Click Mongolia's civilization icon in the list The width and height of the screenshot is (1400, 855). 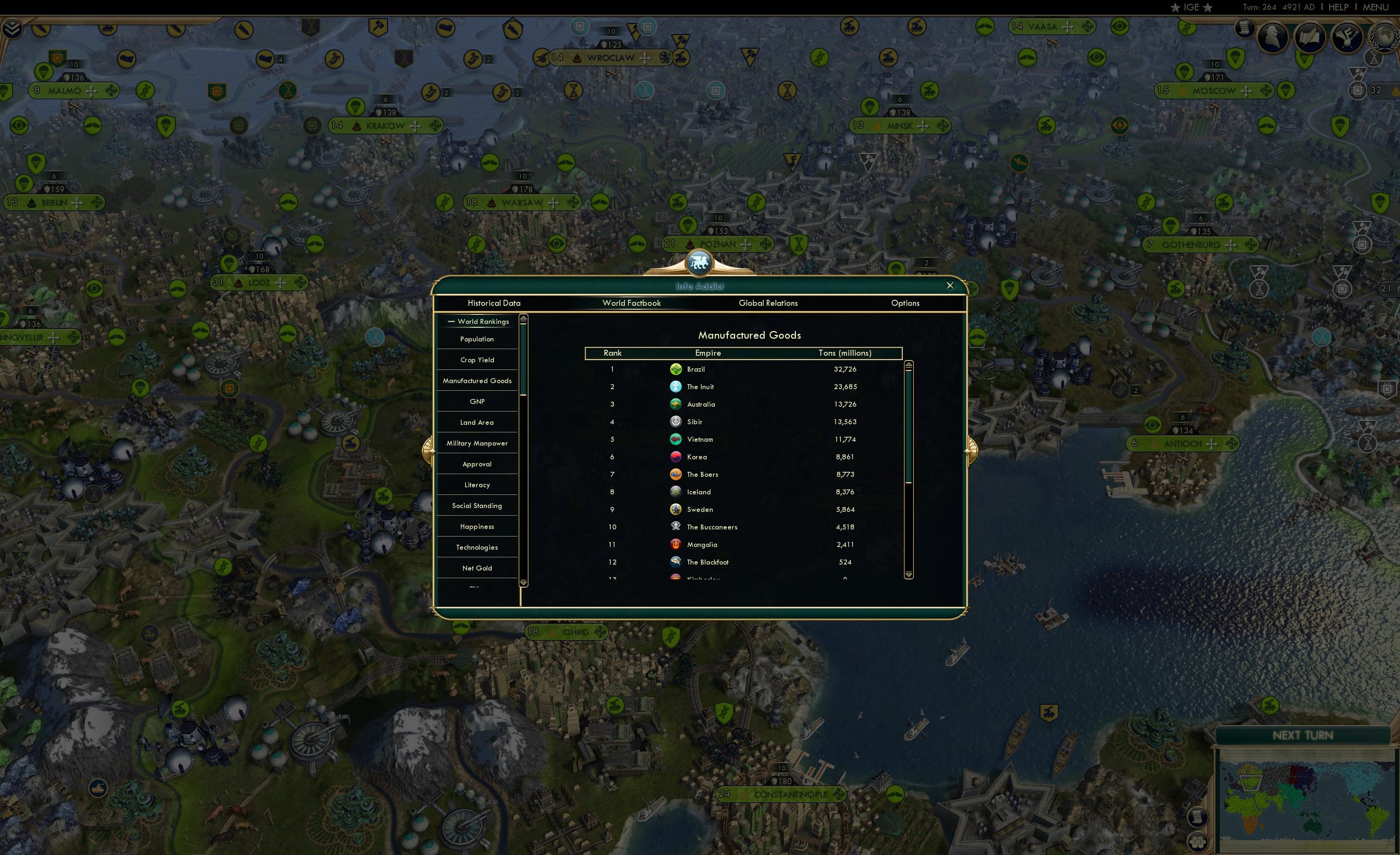(x=675, y=544)
